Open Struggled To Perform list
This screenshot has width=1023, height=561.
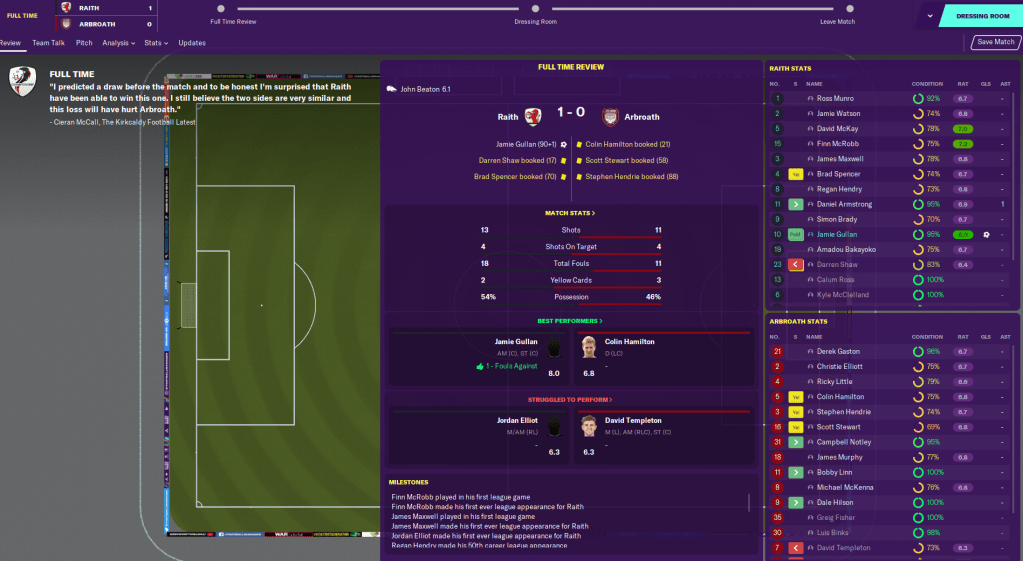[570, 400]
